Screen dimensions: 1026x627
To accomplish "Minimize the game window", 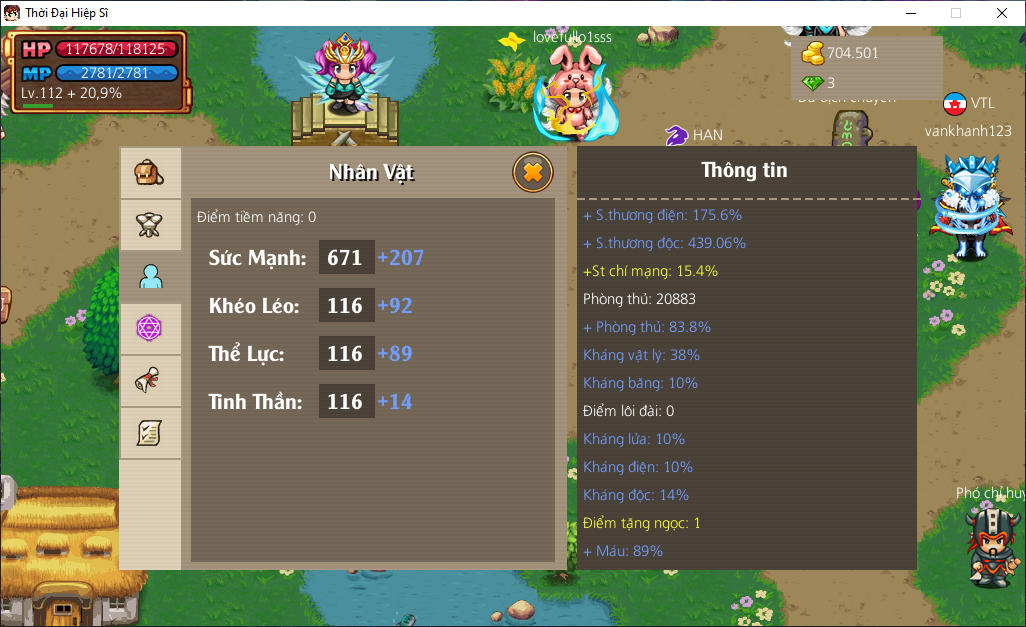I will click(x=910, y=13).
